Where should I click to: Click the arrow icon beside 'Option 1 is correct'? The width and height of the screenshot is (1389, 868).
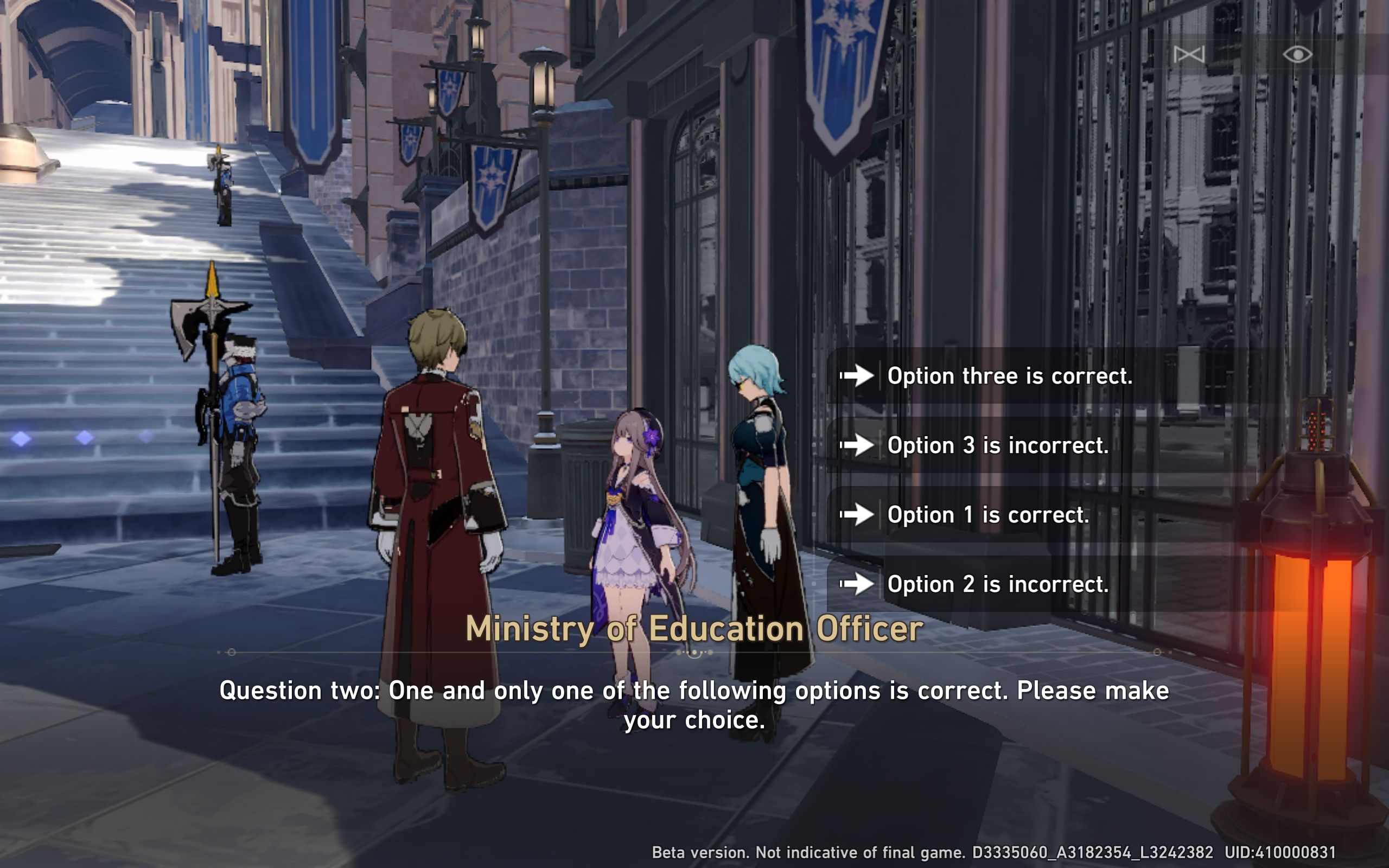coord(859,515)
